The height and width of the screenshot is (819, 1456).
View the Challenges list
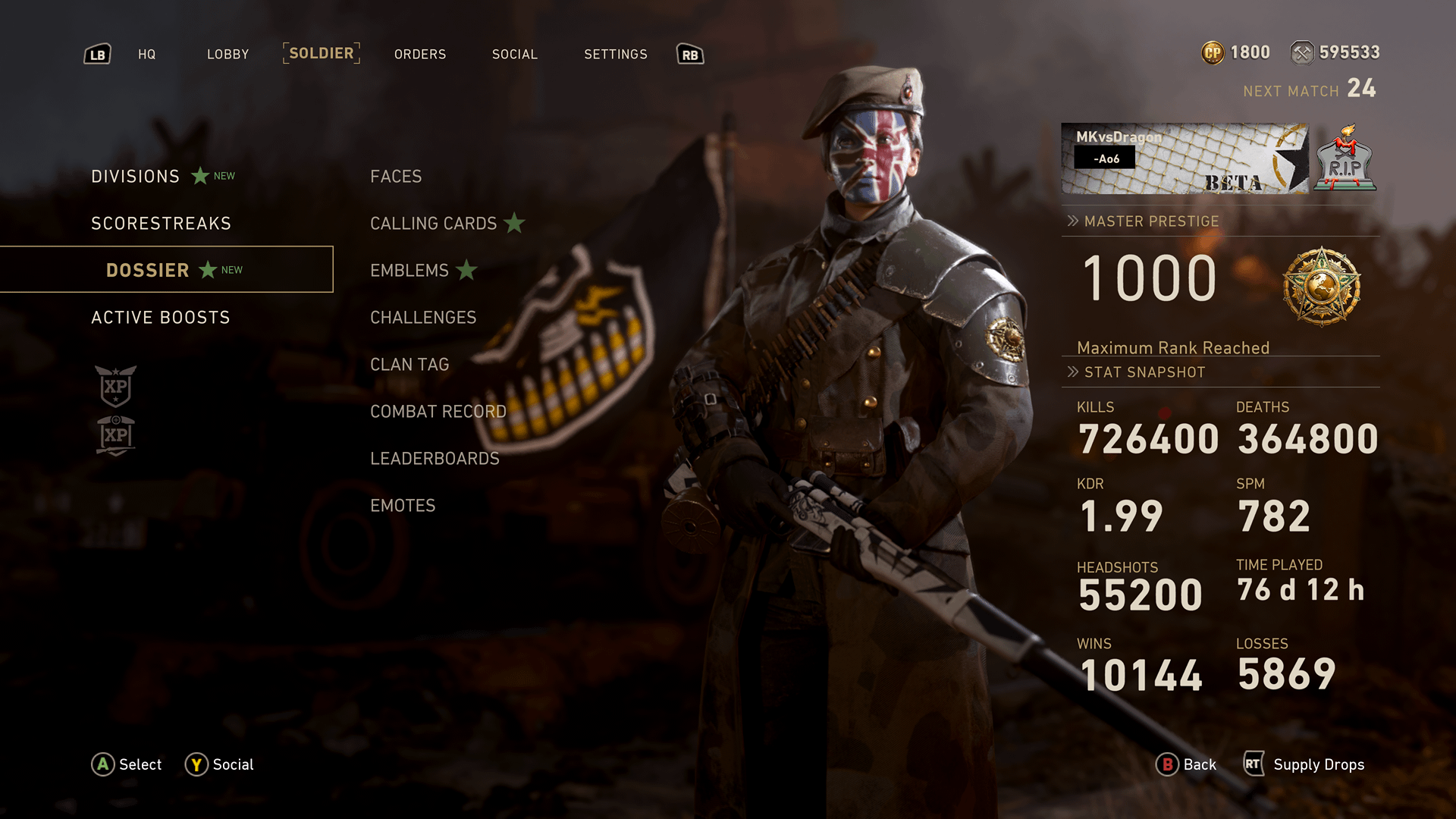click(x=423, y=318)
